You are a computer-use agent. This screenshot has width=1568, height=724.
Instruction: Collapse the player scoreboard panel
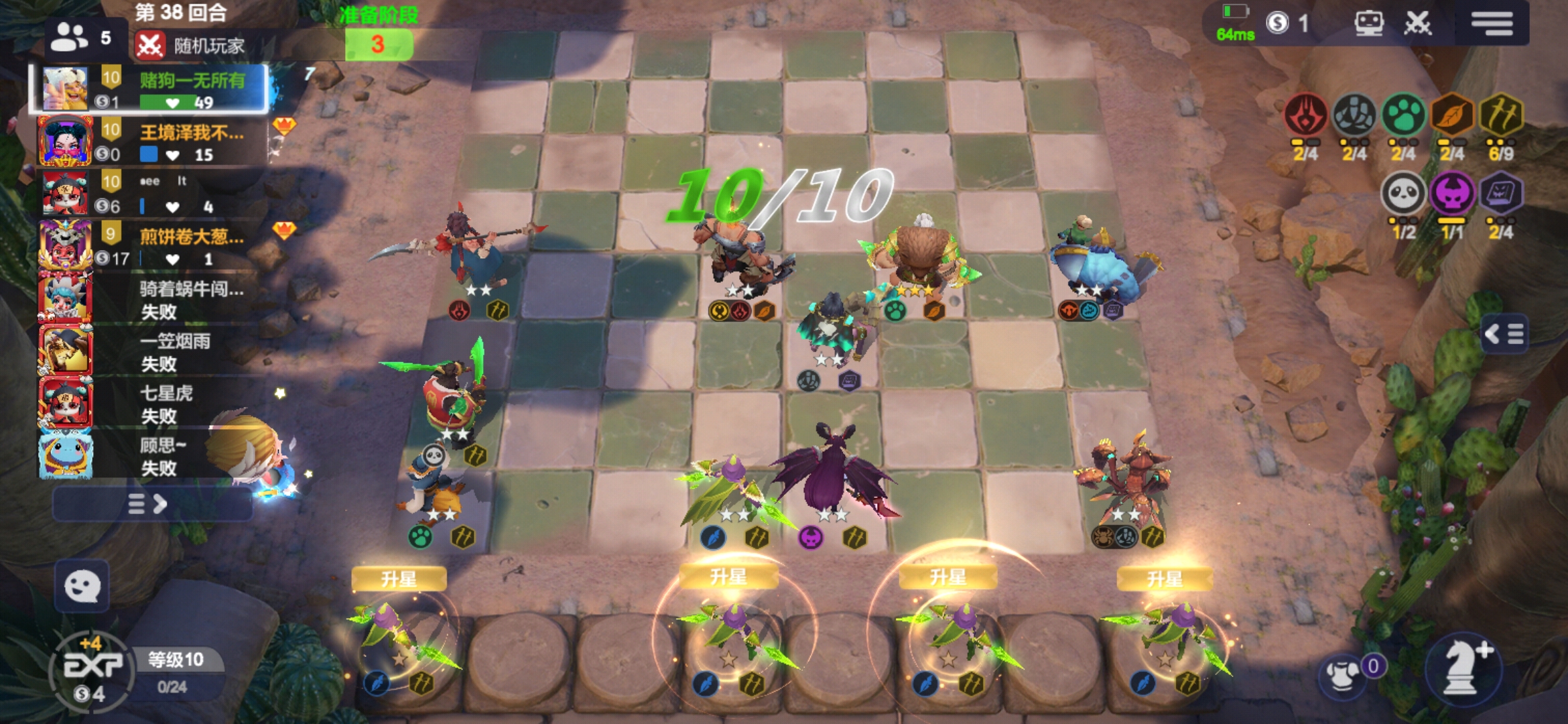coord(151,504)
